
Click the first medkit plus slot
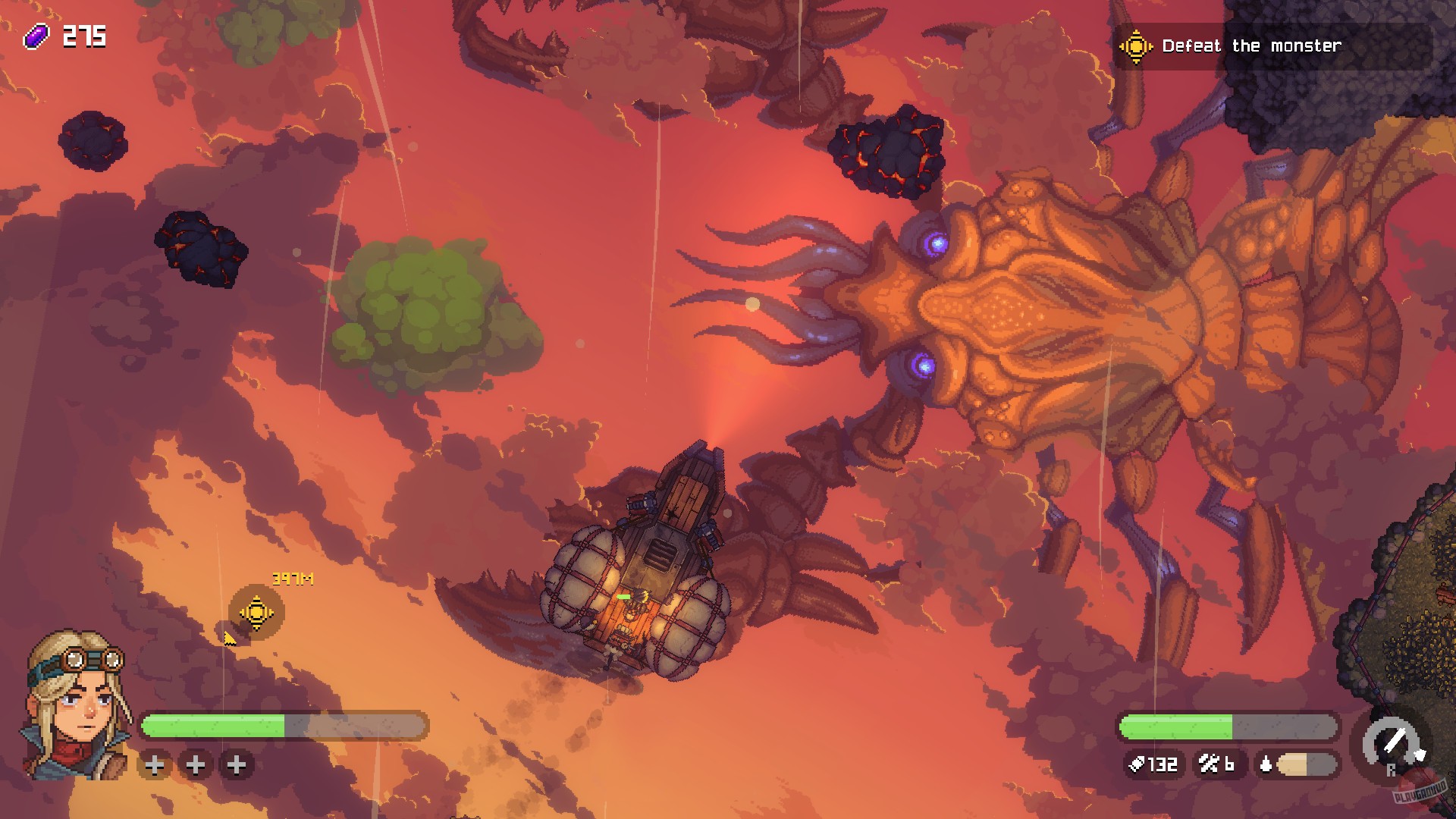click(155, 766)
